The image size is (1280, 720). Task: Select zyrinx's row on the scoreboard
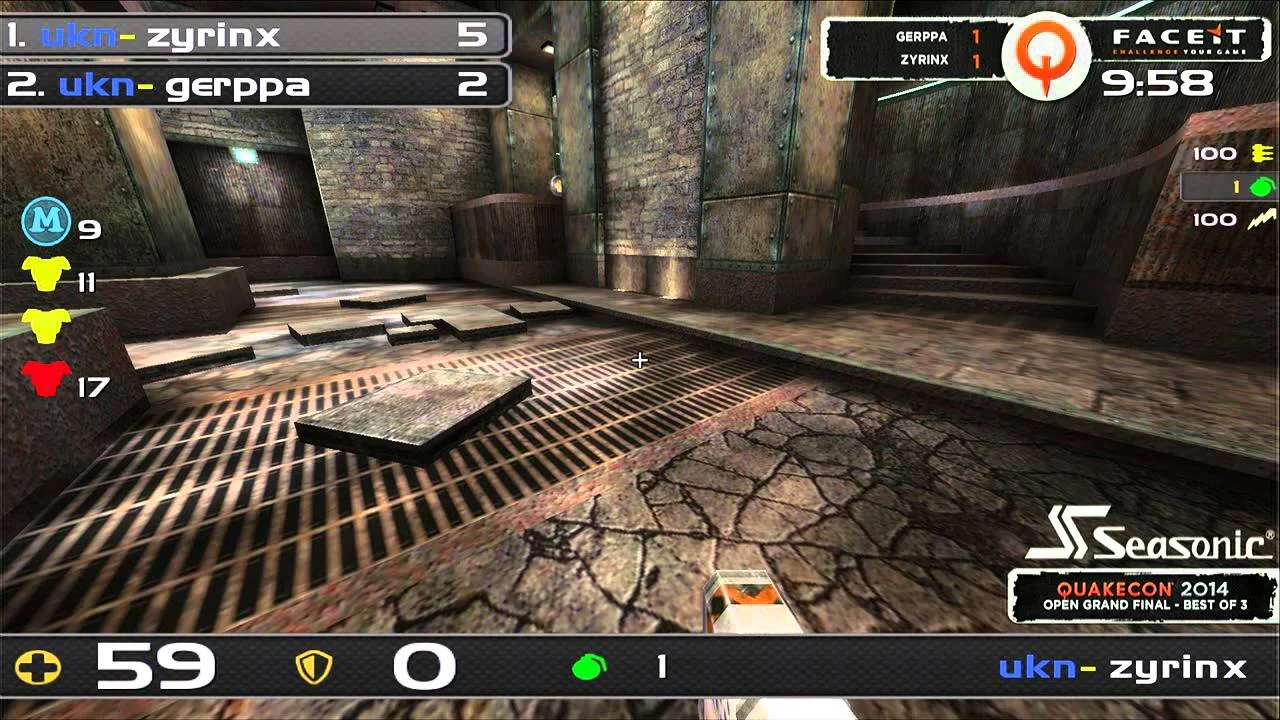(x=255, y=36)
